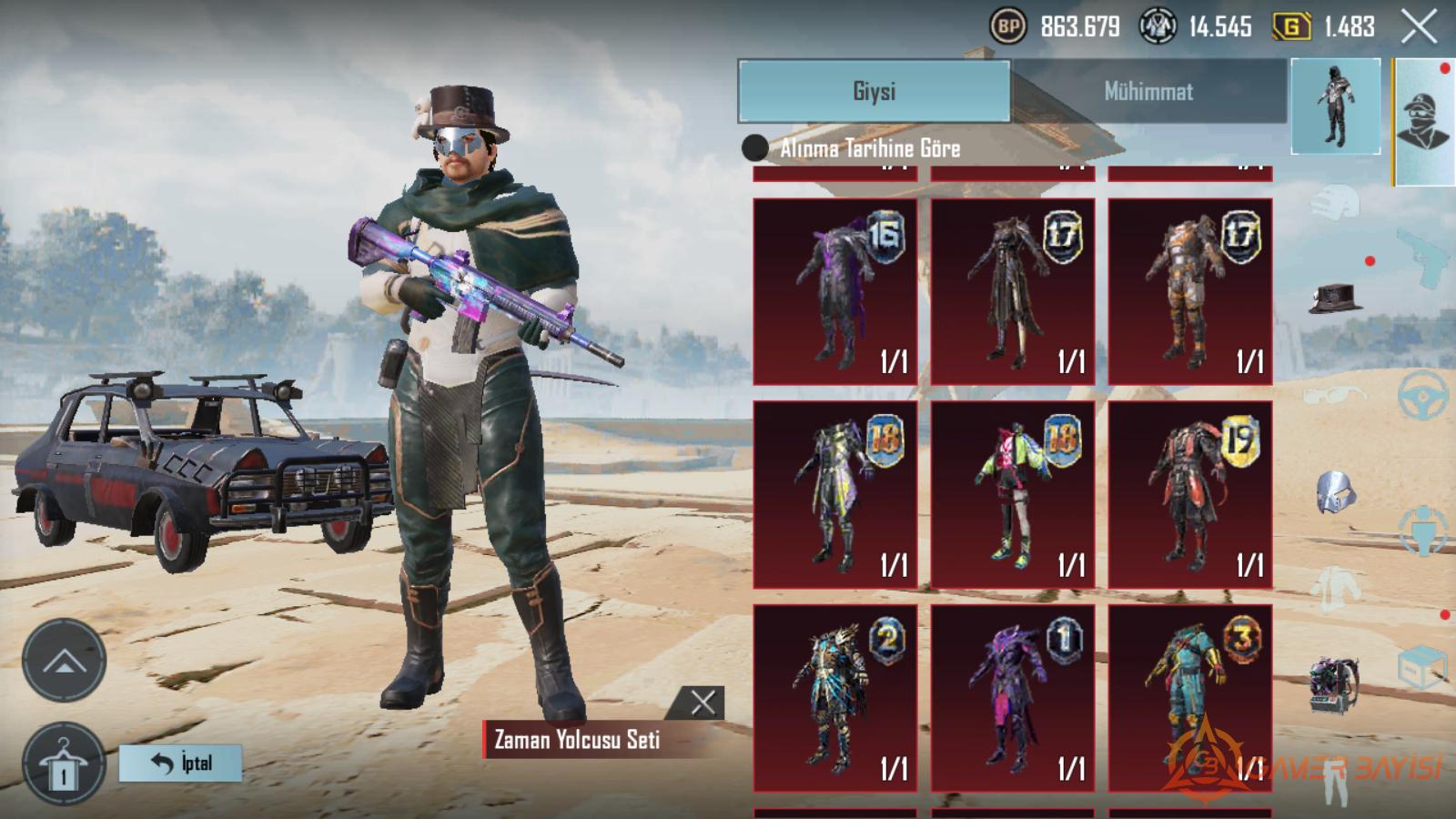Select the silver face mask slot
1456x819 pixels.
(x=1335, y=493)
